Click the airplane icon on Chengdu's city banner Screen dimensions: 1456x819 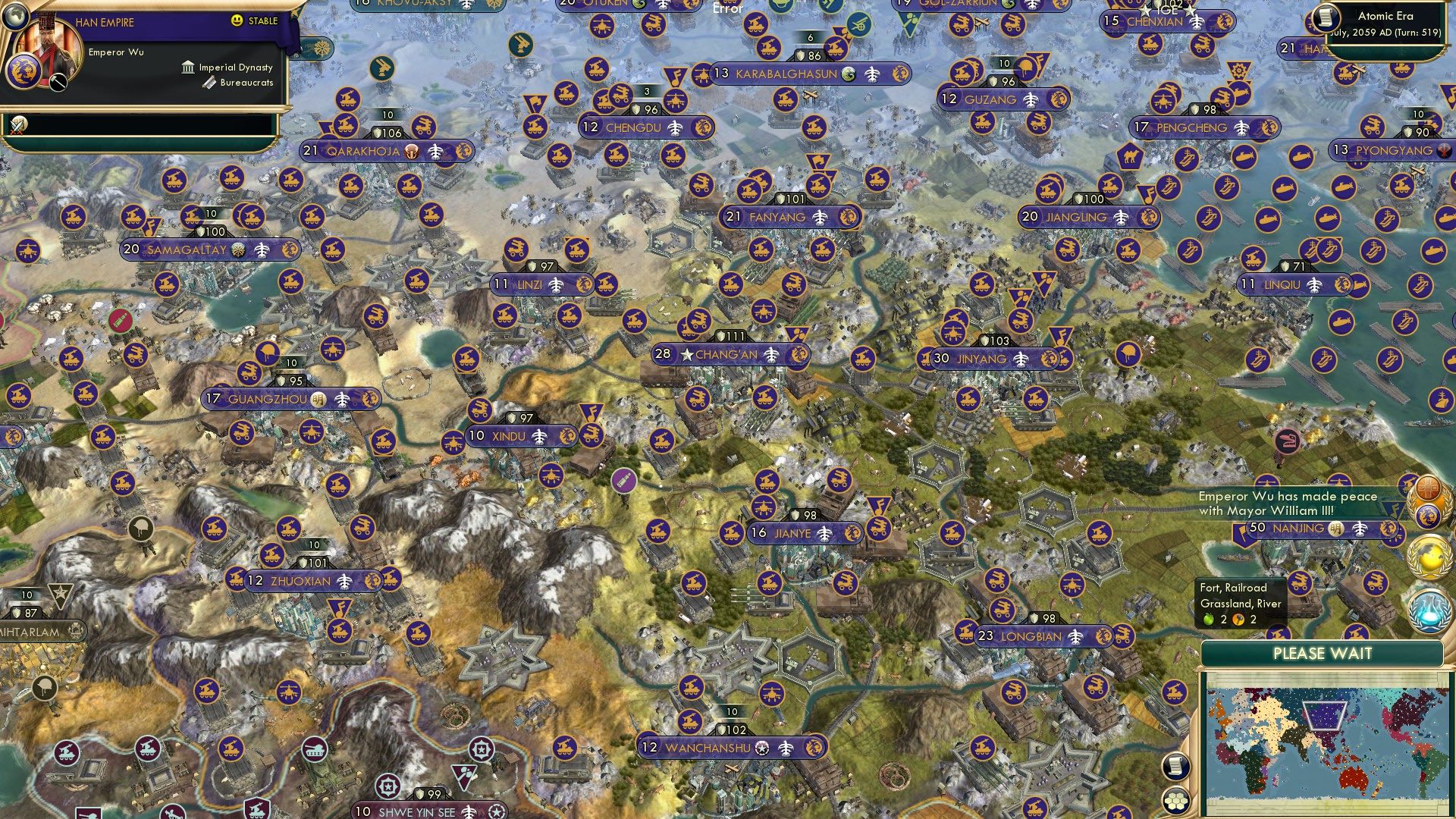coord(673,127)
